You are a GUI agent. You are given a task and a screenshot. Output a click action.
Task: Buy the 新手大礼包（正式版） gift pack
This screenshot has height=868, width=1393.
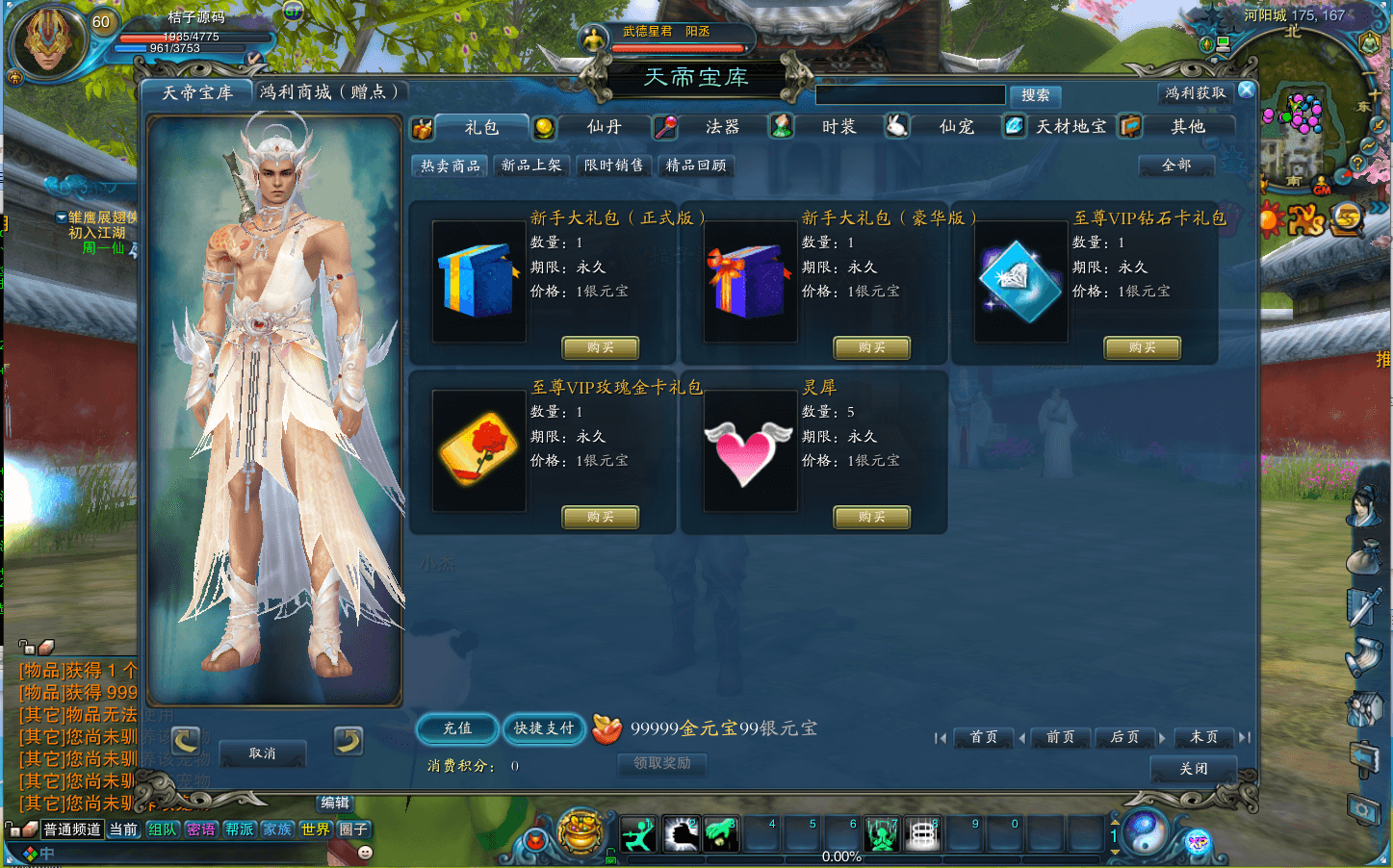pos(600,347)
